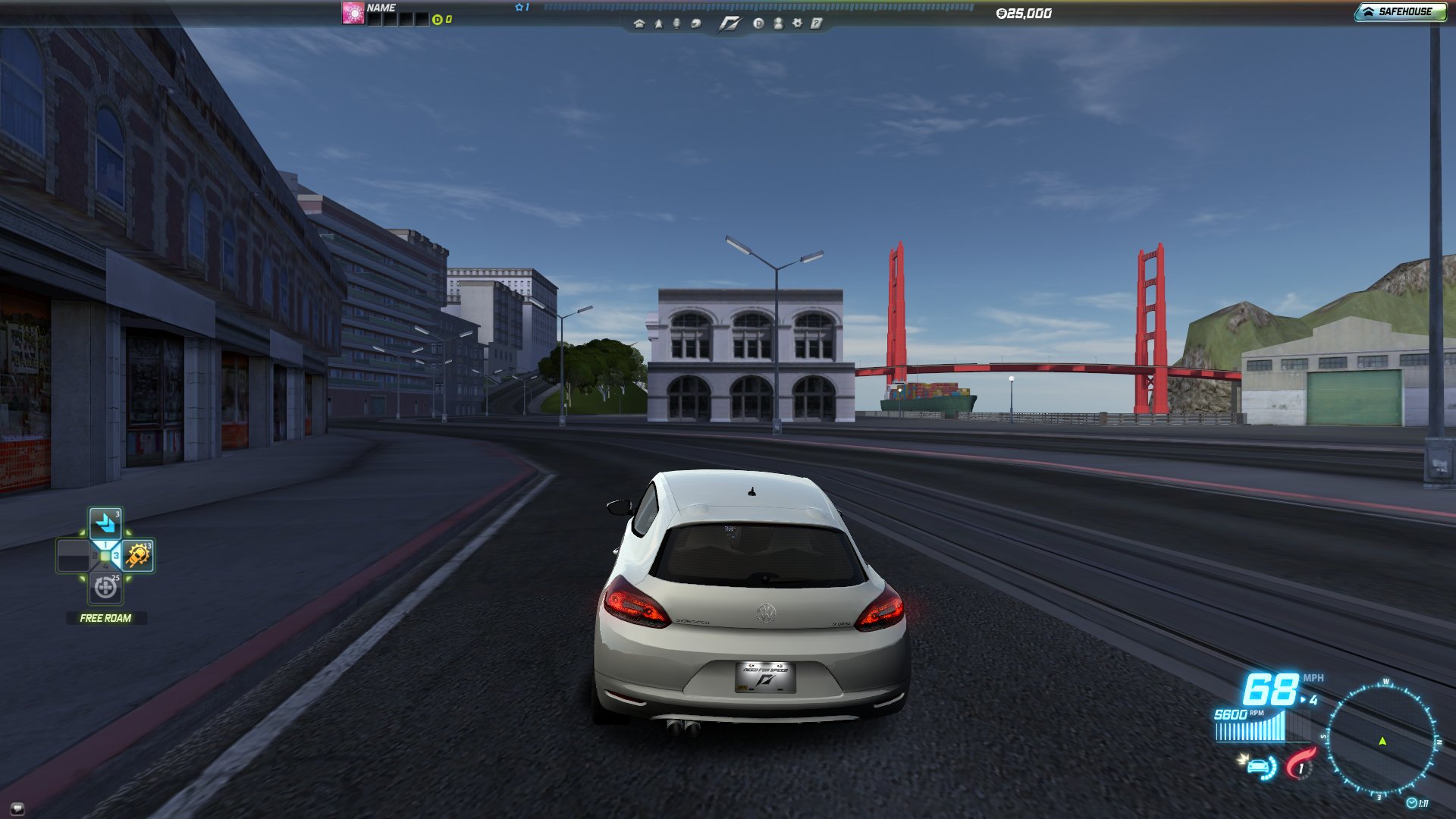Viewport: 1456px width, 819px height.
Task: Open the friends list person icon
Action: click(x=779, y=24)
